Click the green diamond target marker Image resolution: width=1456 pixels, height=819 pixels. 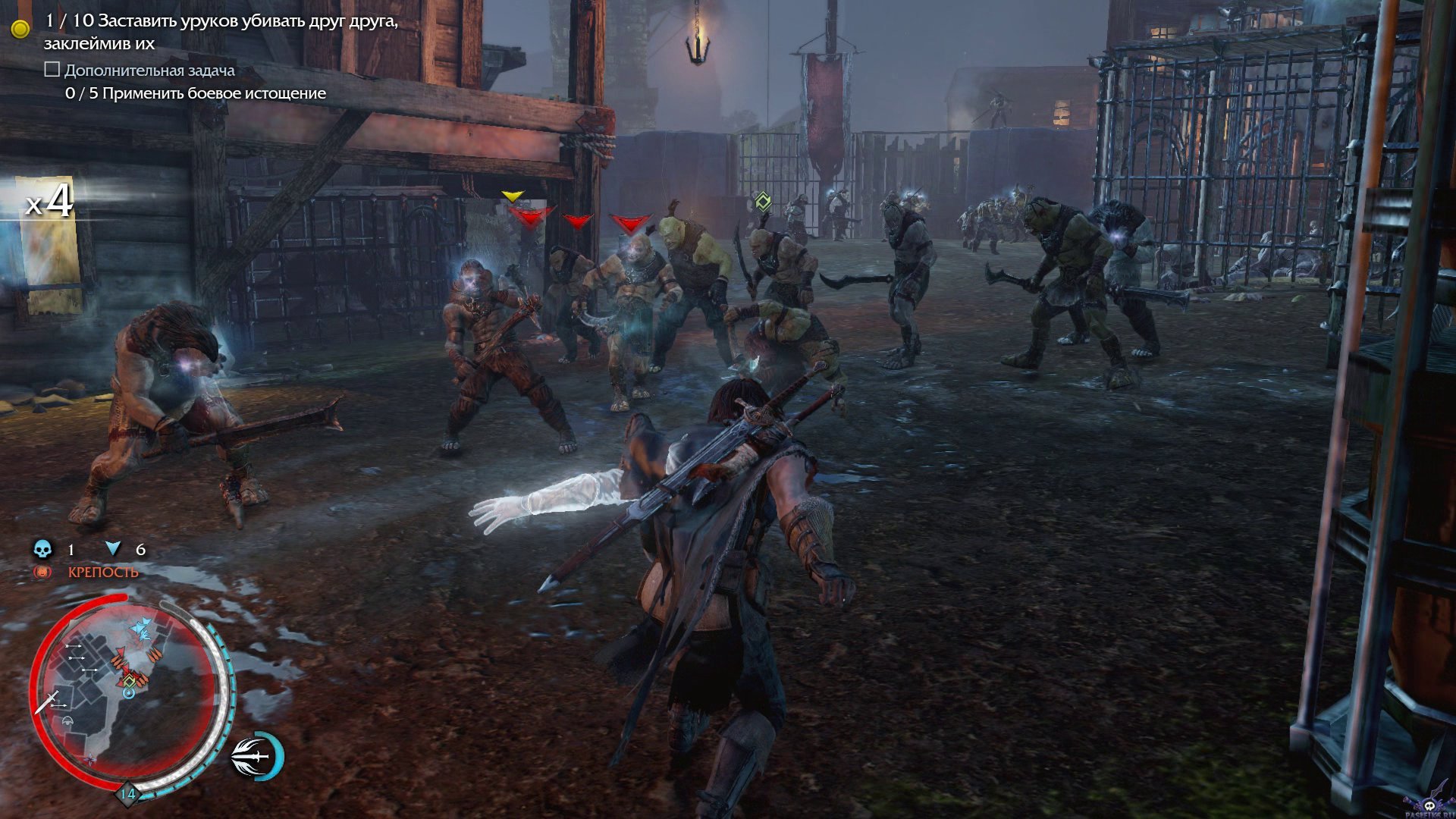pos(763,201)
